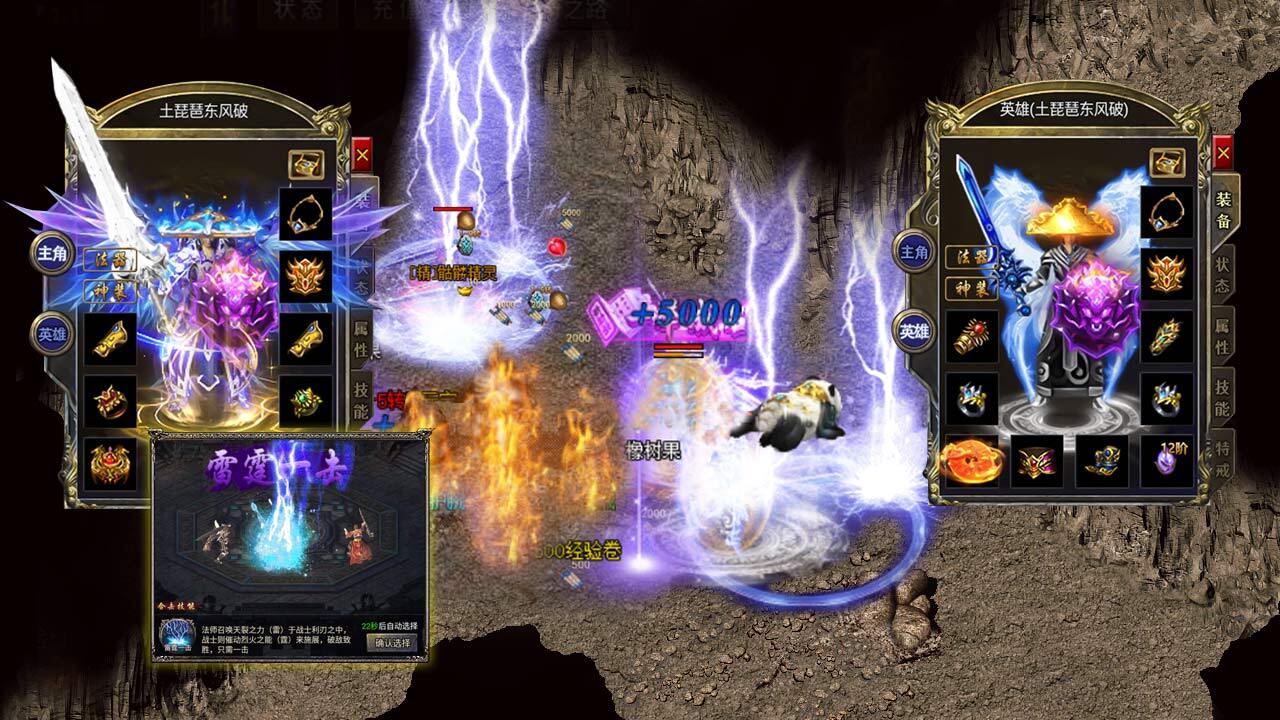Switch to 技能 tab on the left panel
The image size is (1280, 720).
click(x=361, y=399)
